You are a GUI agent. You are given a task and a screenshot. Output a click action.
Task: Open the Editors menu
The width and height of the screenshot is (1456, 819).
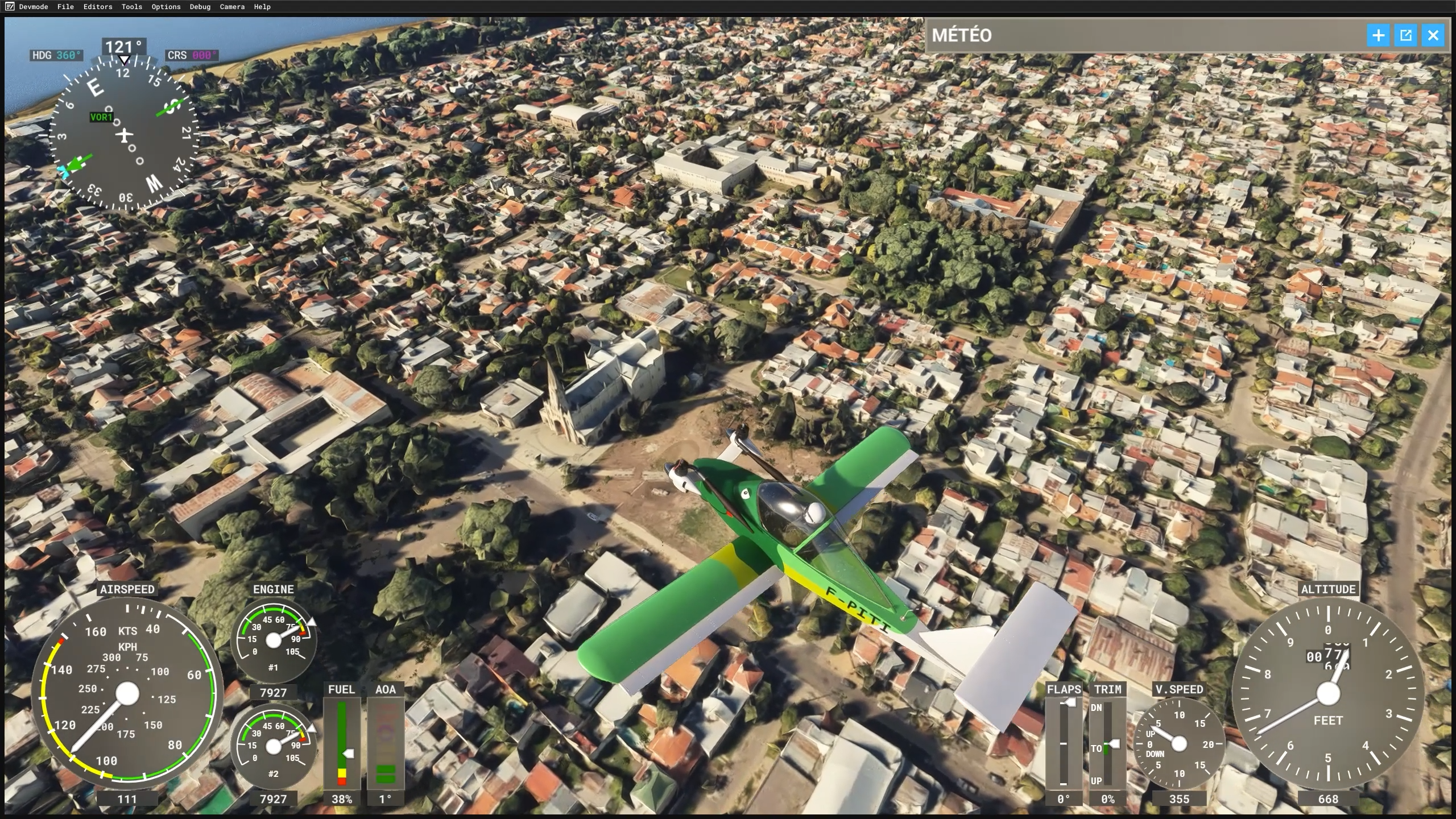pos(98,7)
